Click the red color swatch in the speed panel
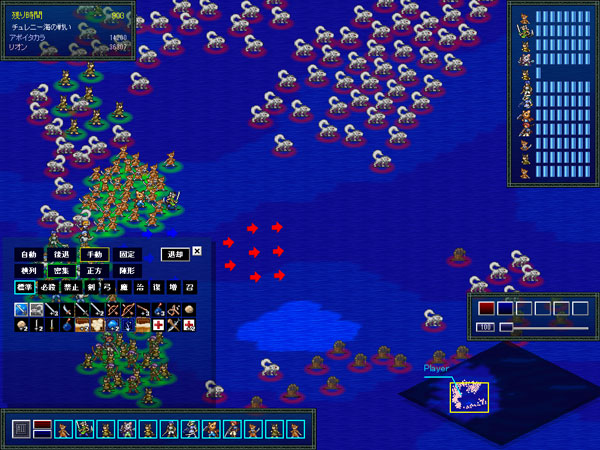 click(x=486, y=308)
